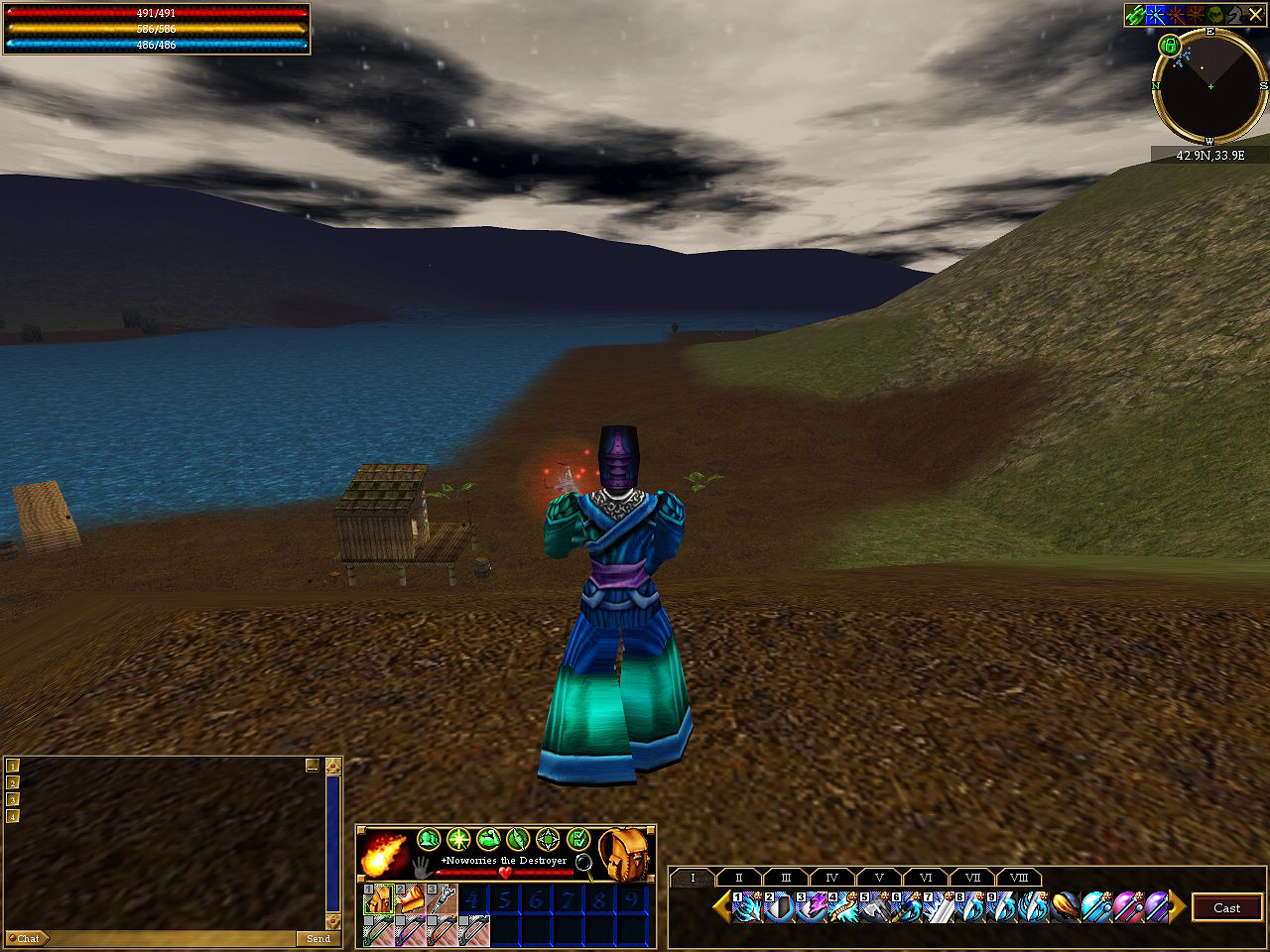Select the shield spell in slot 2
The image size is (1270, 952).
pyautogui.click(x=780, y=907)
